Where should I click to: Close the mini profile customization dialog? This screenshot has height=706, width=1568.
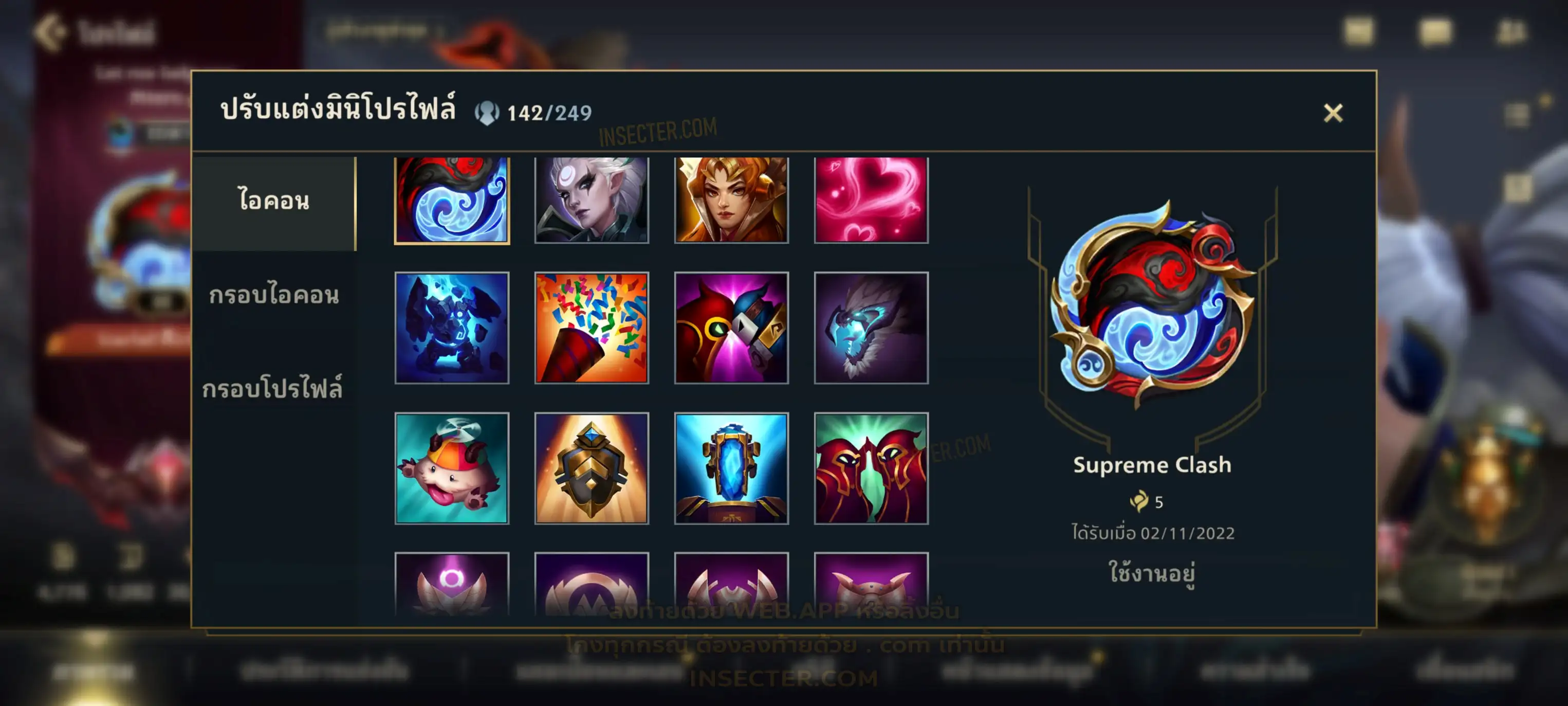pos(1333,113)
